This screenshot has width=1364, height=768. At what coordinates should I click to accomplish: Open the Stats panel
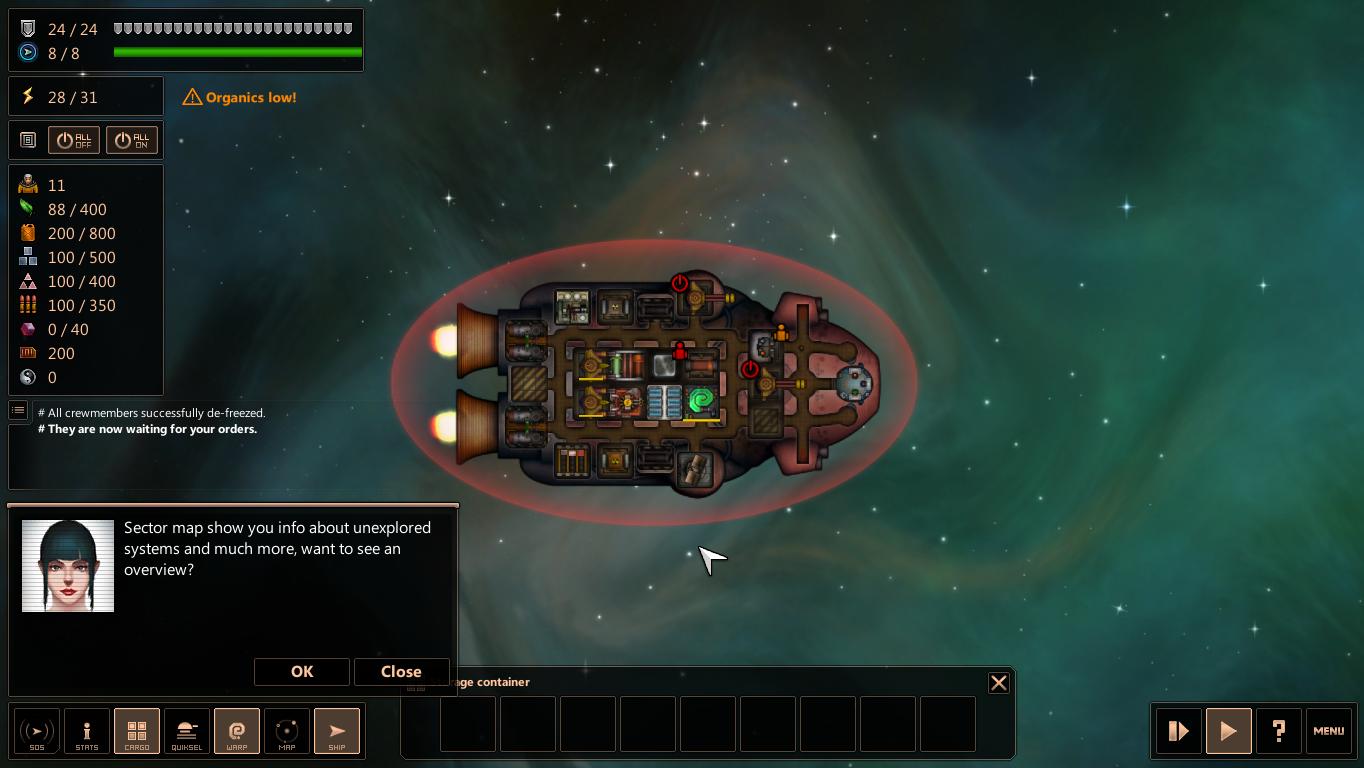tap(87, 731)
